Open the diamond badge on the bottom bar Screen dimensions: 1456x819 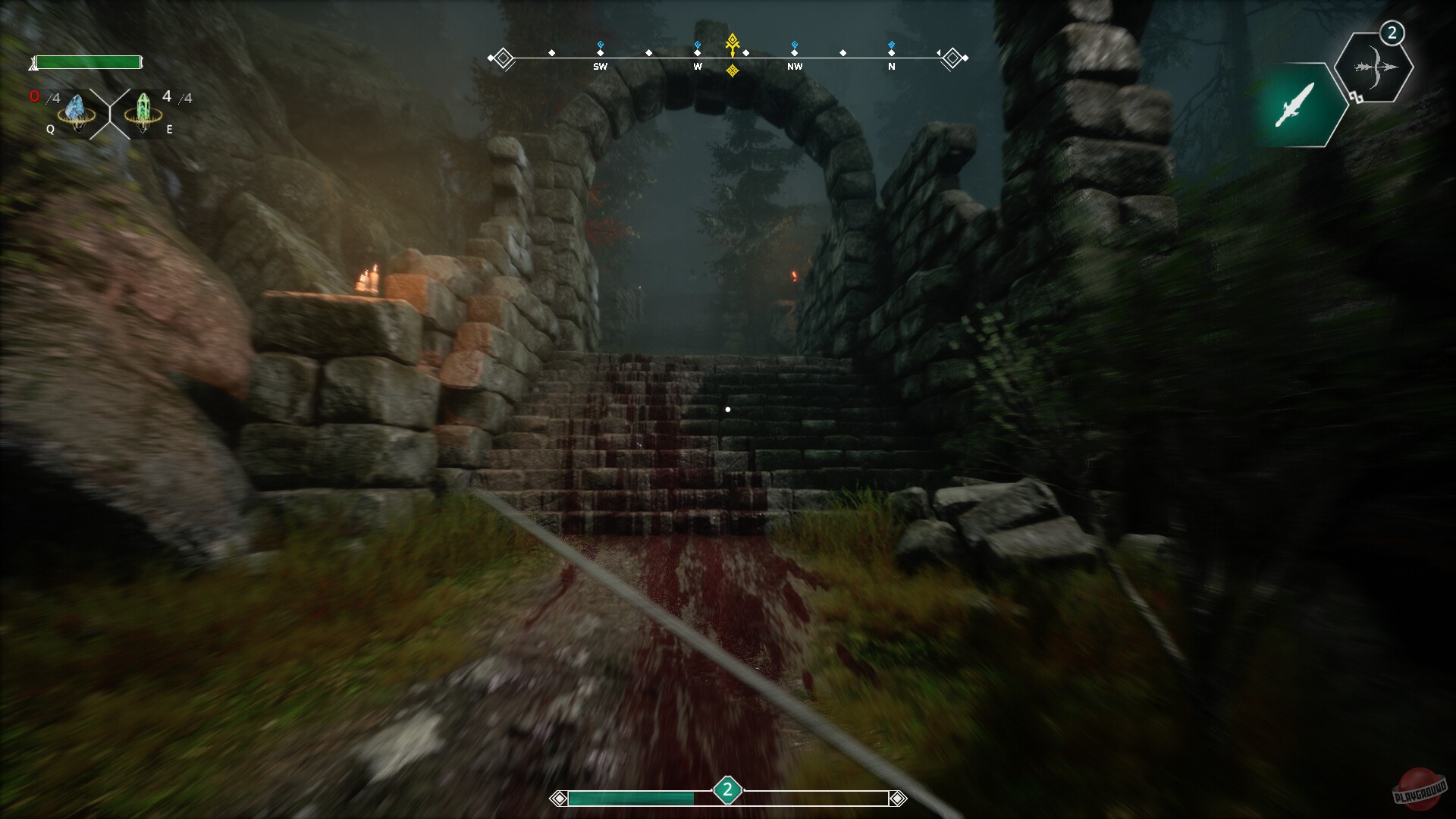728,790
